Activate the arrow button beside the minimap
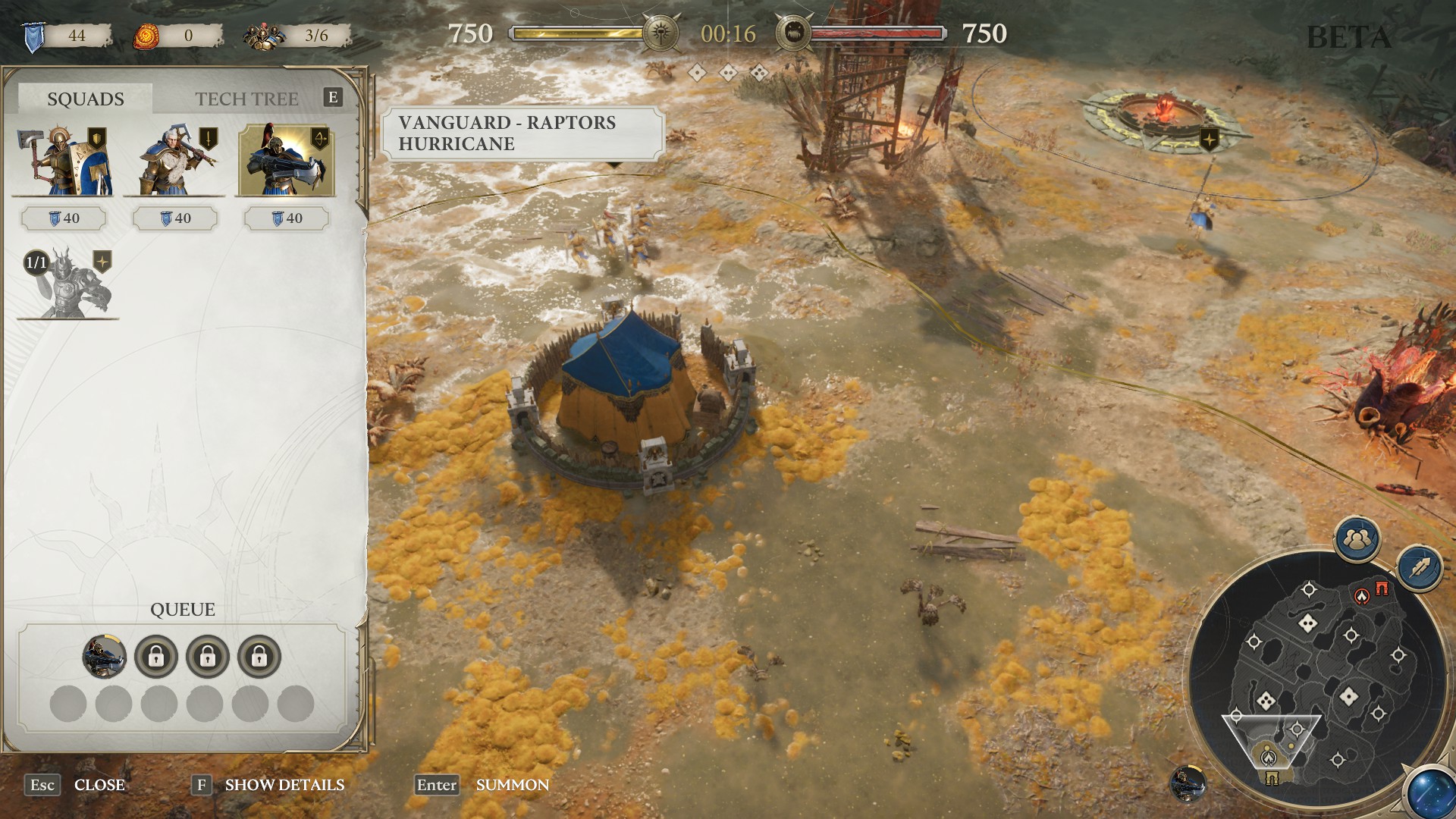The image size is (1456, 819). [x=1420, y=569]
